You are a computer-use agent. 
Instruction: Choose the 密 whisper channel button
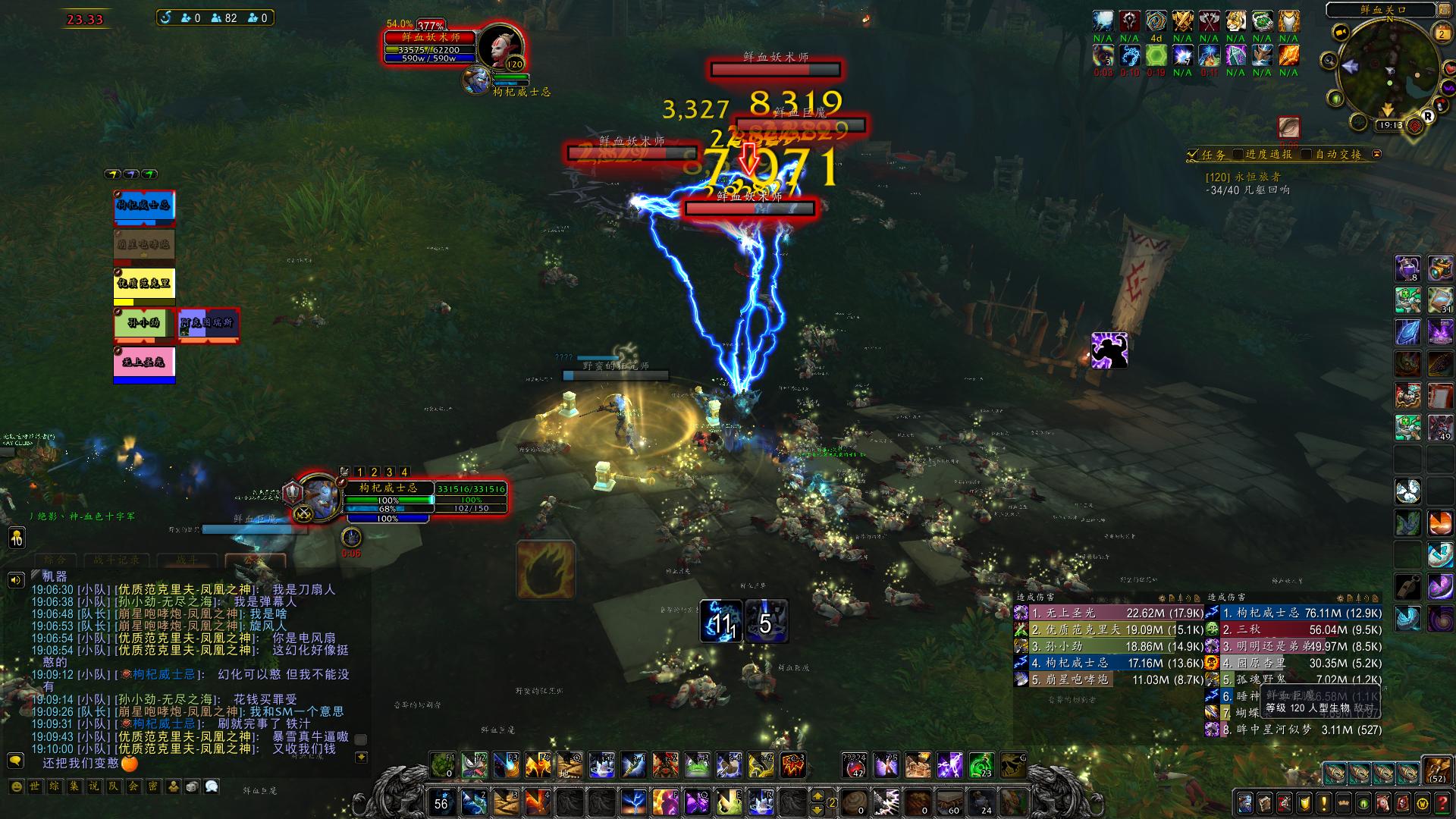(153, 786)
